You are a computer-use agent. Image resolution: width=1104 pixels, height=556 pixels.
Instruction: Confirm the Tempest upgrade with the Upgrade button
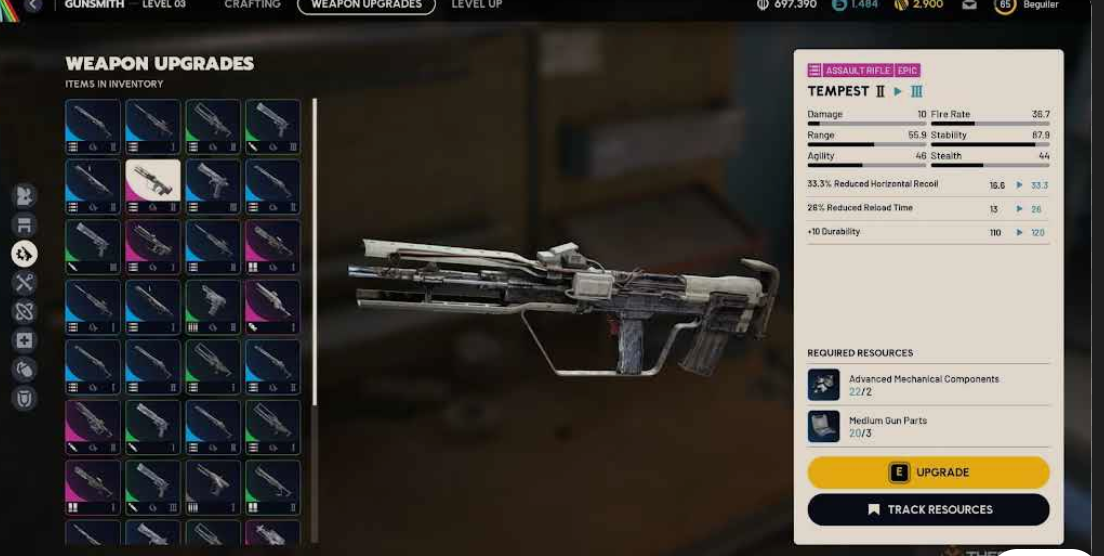pos(928,472)
